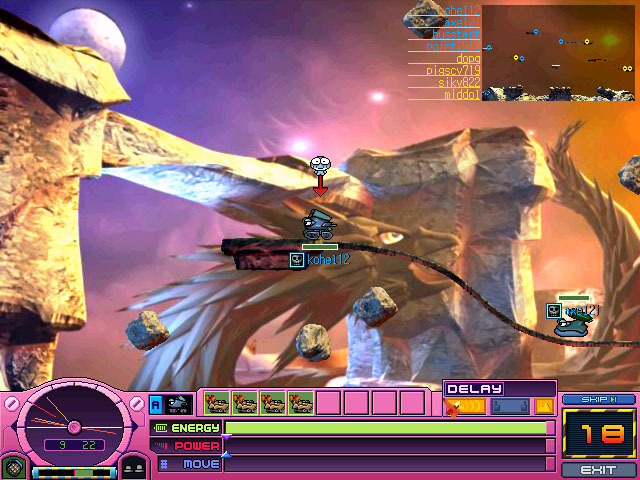
Task: Select player dopg in the player list
Action: (467, 58)
